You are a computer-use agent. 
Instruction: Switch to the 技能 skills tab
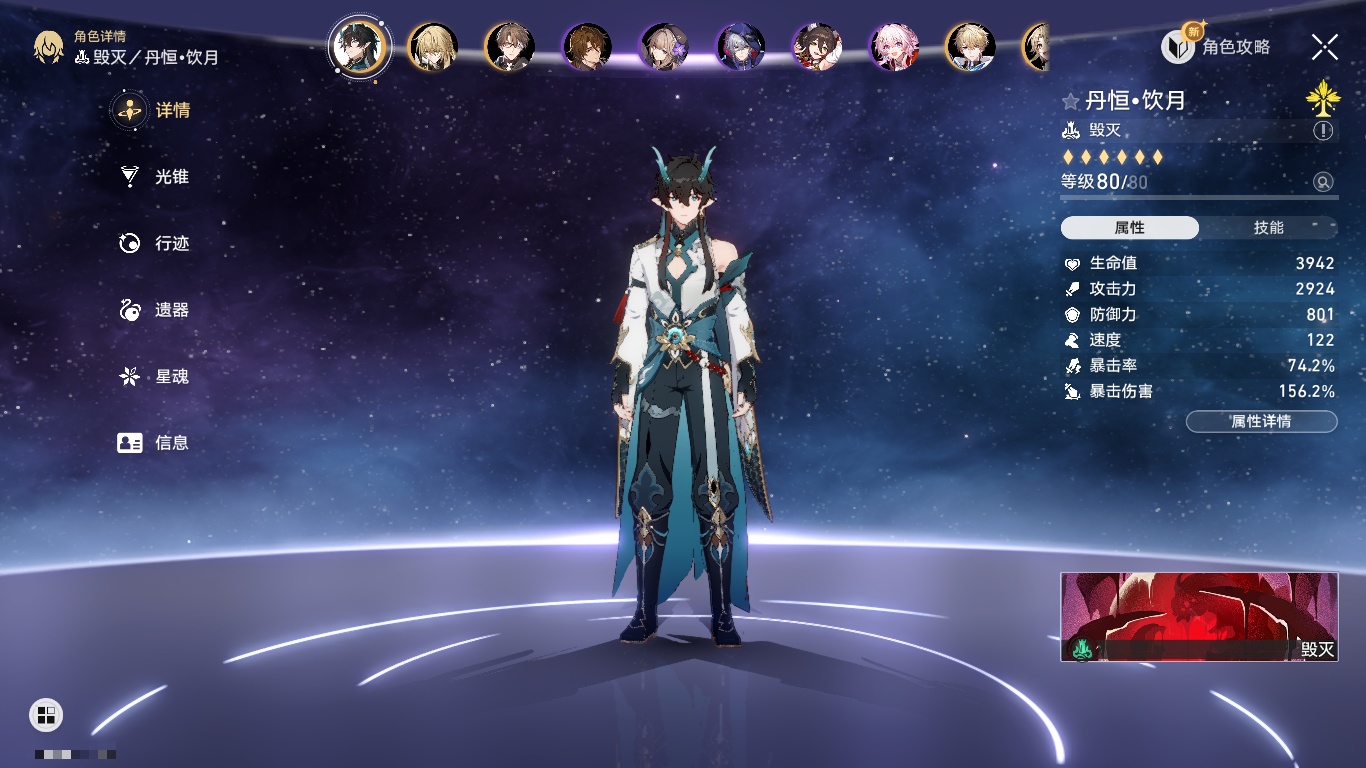click(x=1268, y=228)
